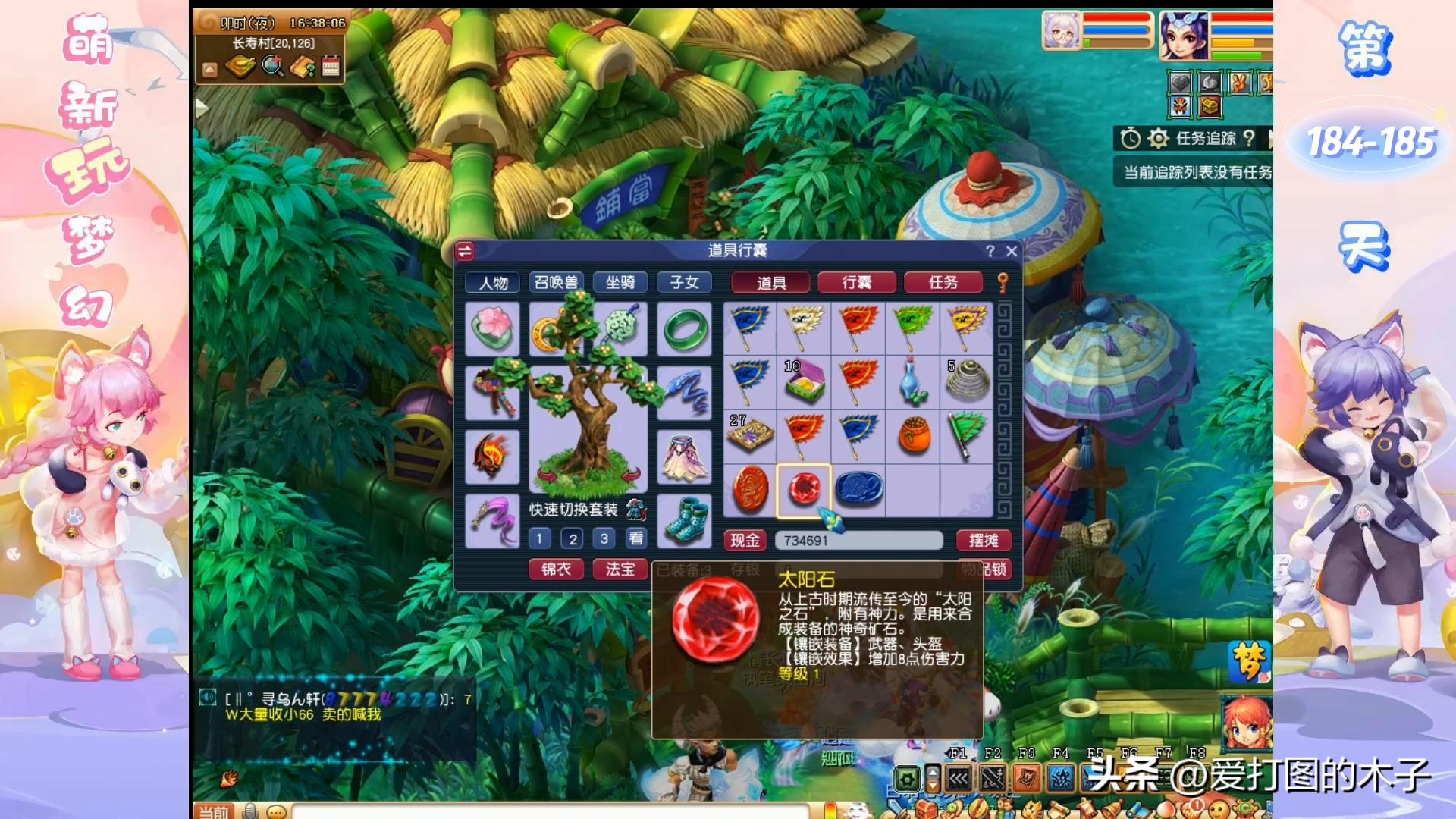Select quick outfit set 1
The height and width of the screenshot is (819, 1456).
tap(540, 538)
